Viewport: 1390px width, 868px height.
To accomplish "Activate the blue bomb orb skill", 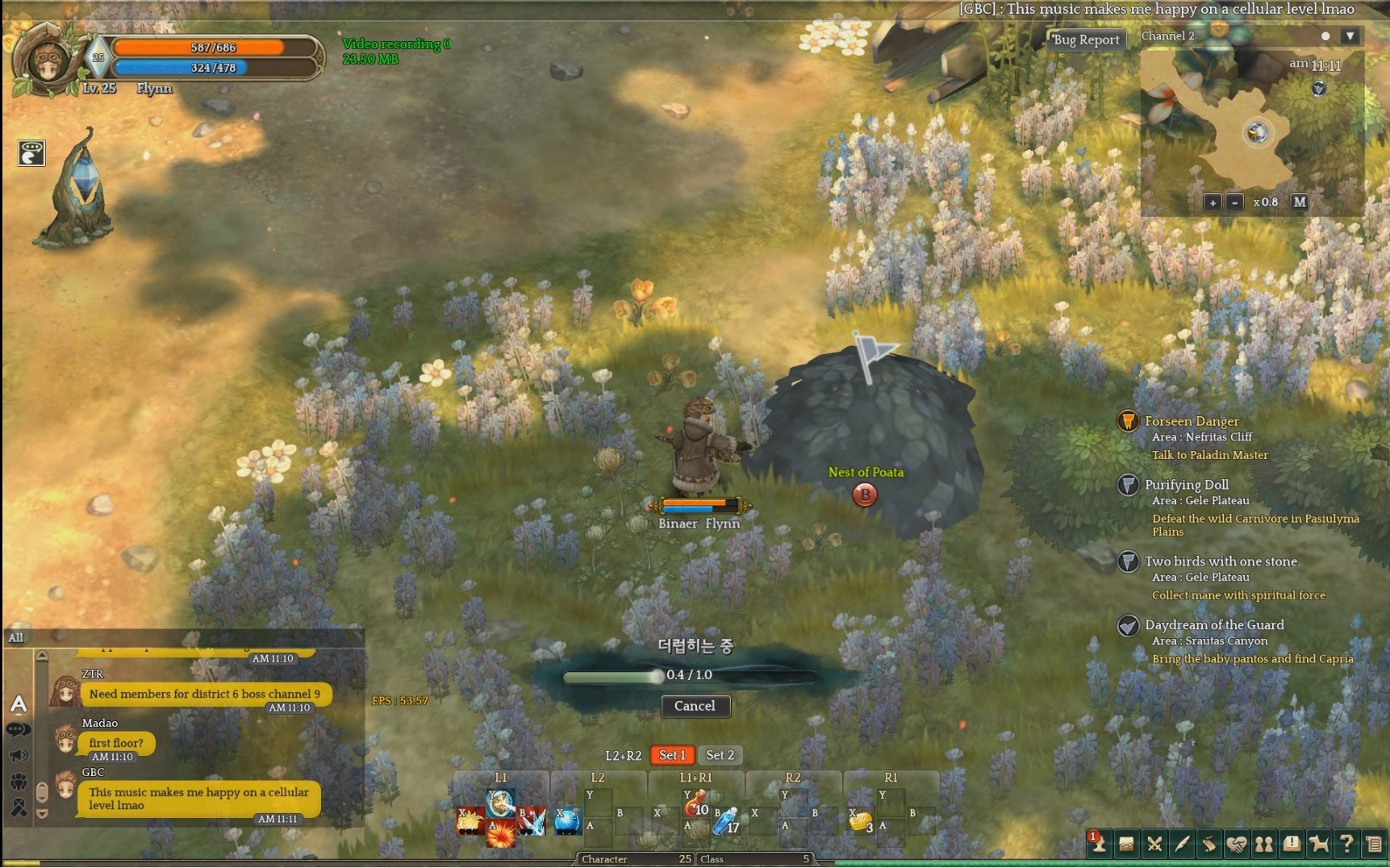I will tap(567, 821).
